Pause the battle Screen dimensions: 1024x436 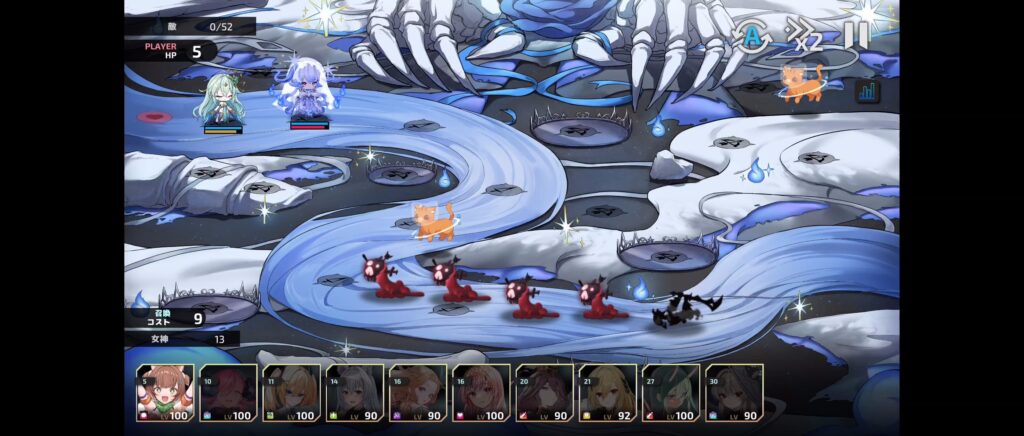coord(855,36)
